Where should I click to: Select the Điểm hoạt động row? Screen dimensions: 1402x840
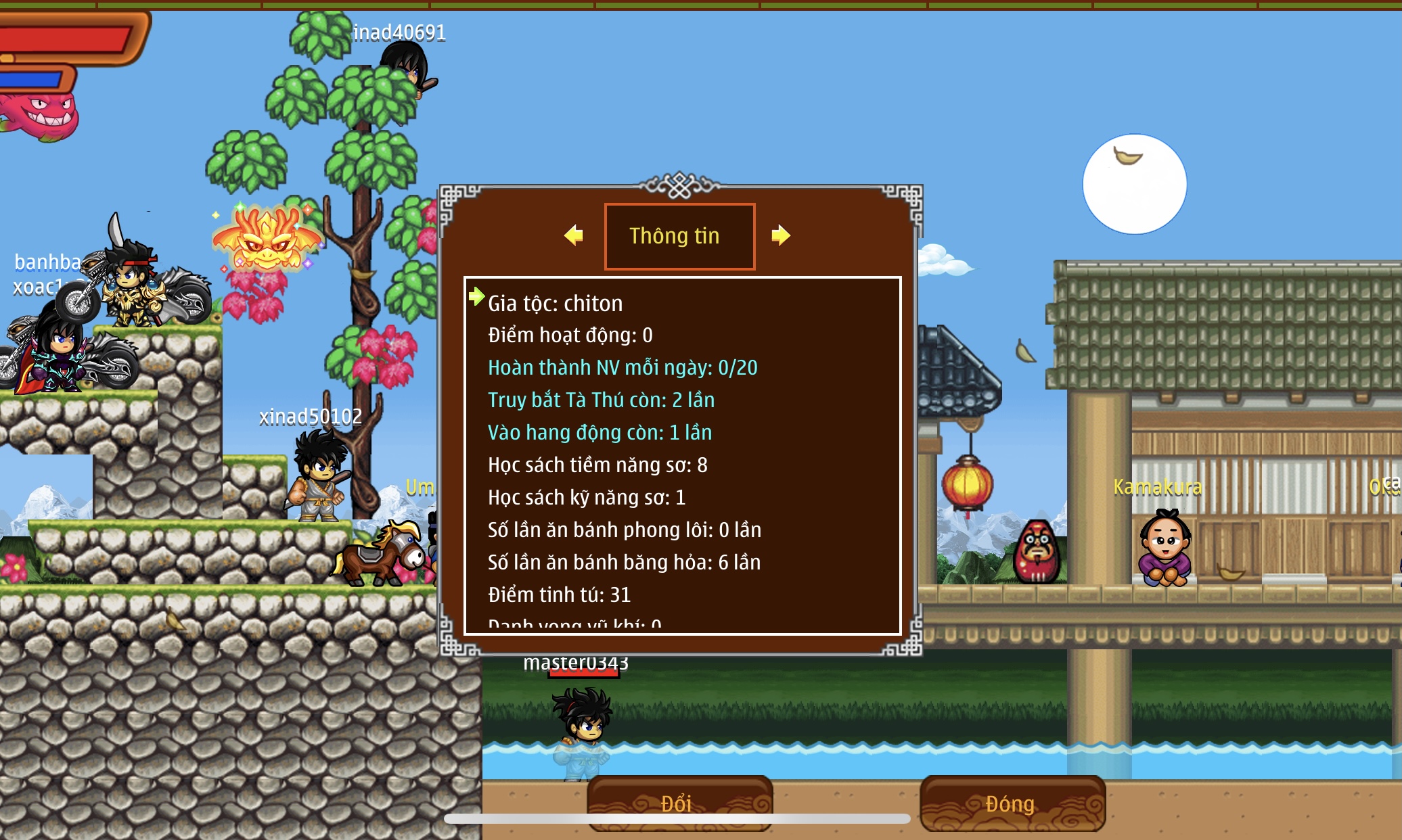pyautogui.click(x=570, y=335)
